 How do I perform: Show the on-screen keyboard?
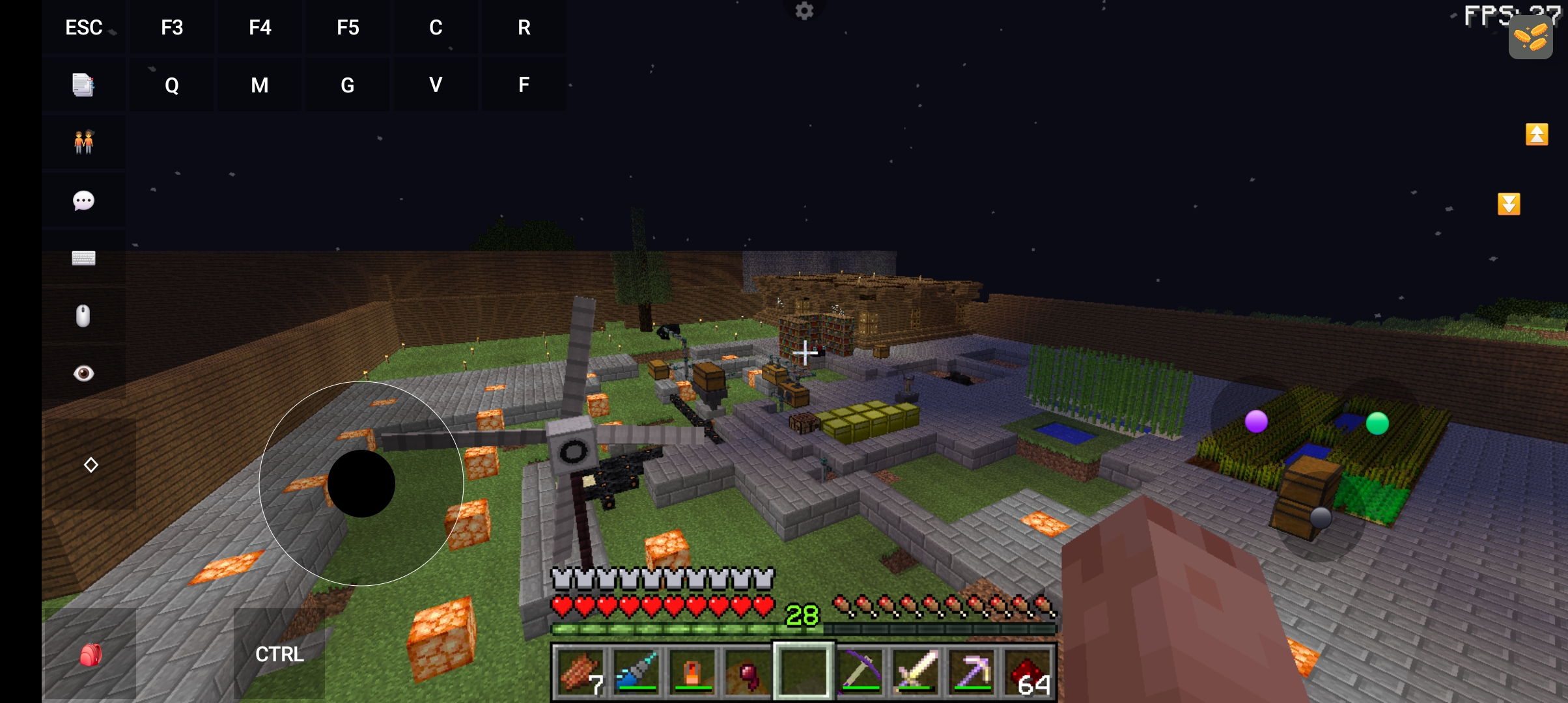(x=83, y=258)
